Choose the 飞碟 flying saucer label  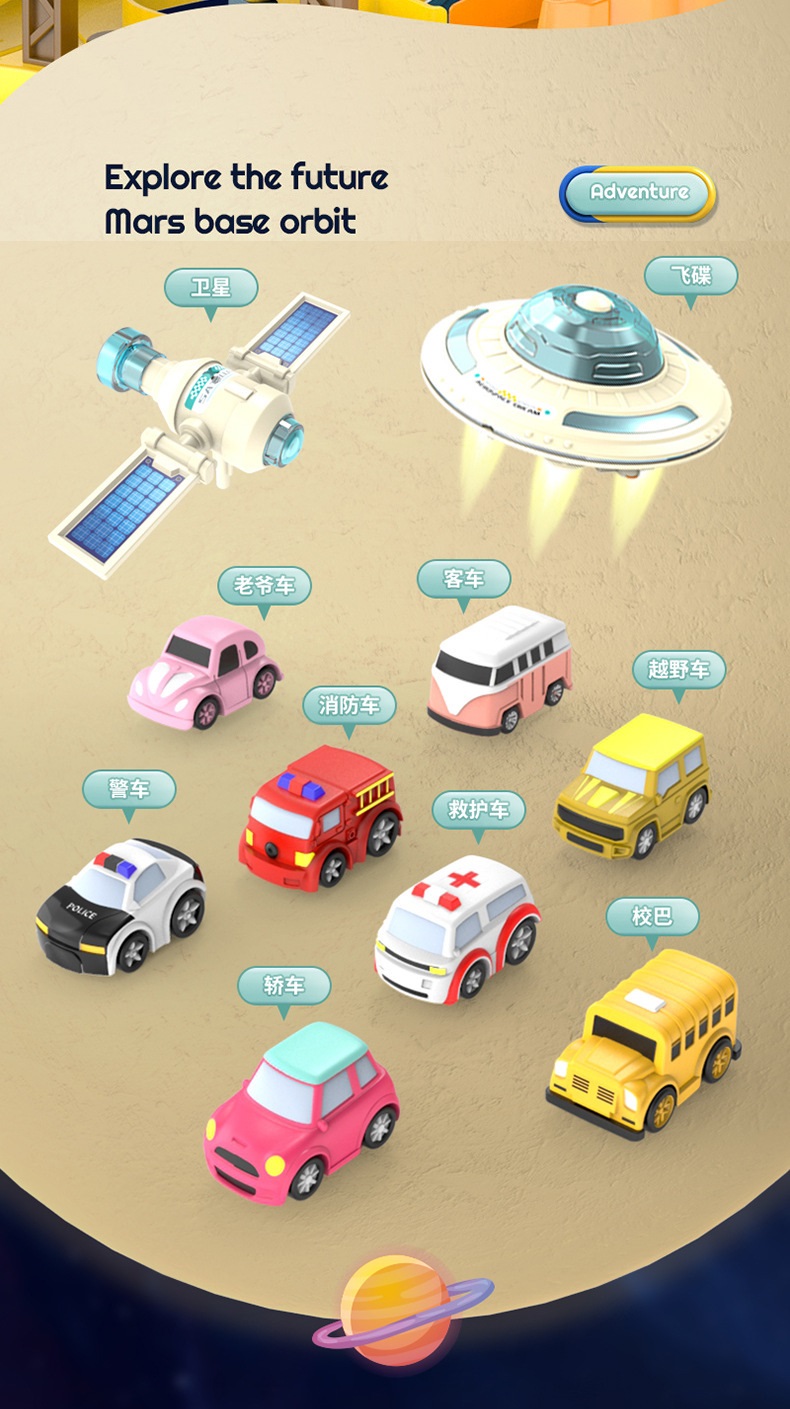pyautogui.click(x=690, y=275)
